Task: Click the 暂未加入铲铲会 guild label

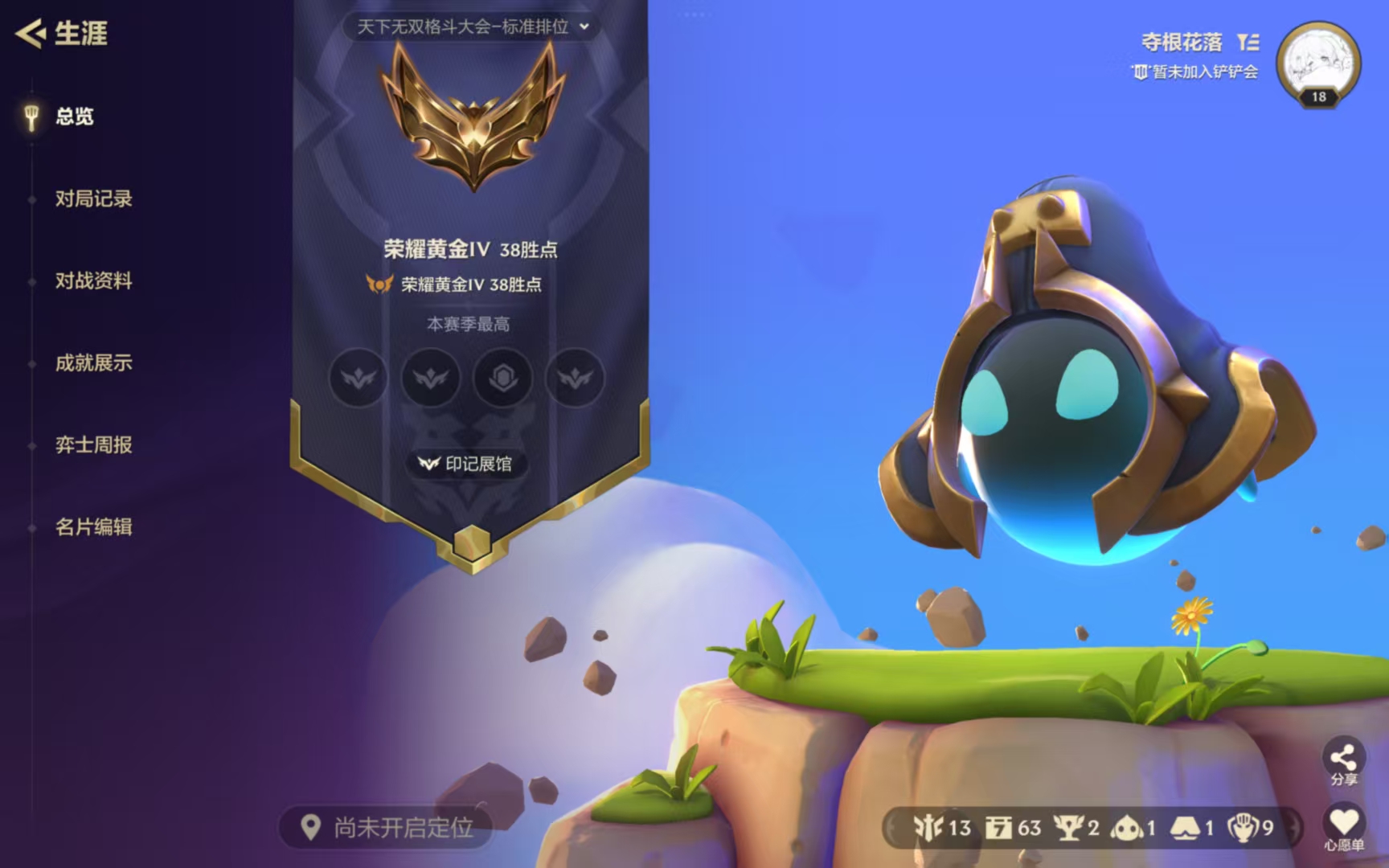Action: (1195, 72)
